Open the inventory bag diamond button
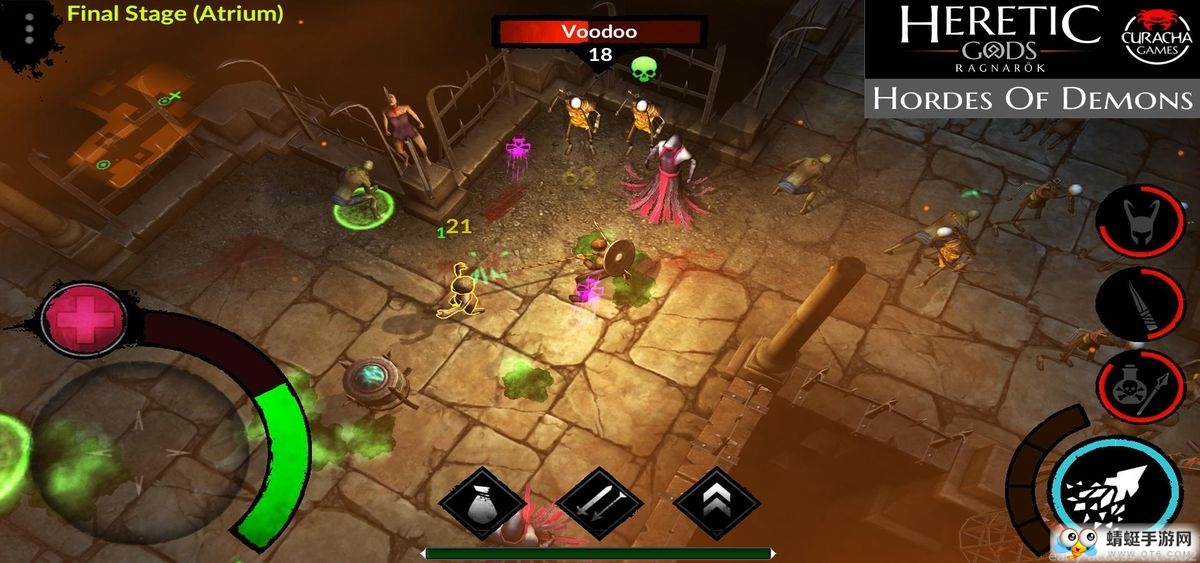 [x=482, y=503]
